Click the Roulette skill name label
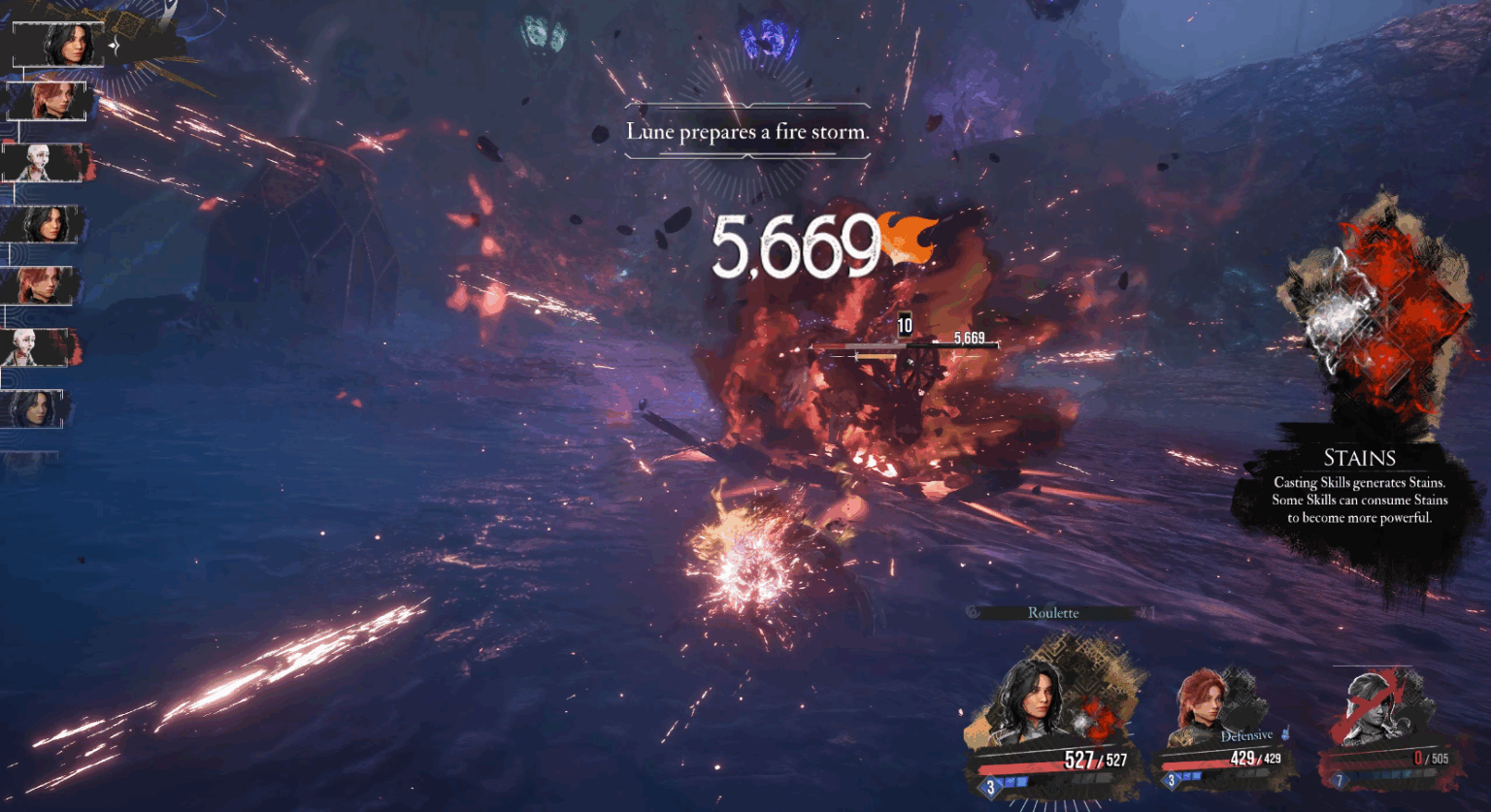Screen dimensions: 1491x812 point(1054,612)
